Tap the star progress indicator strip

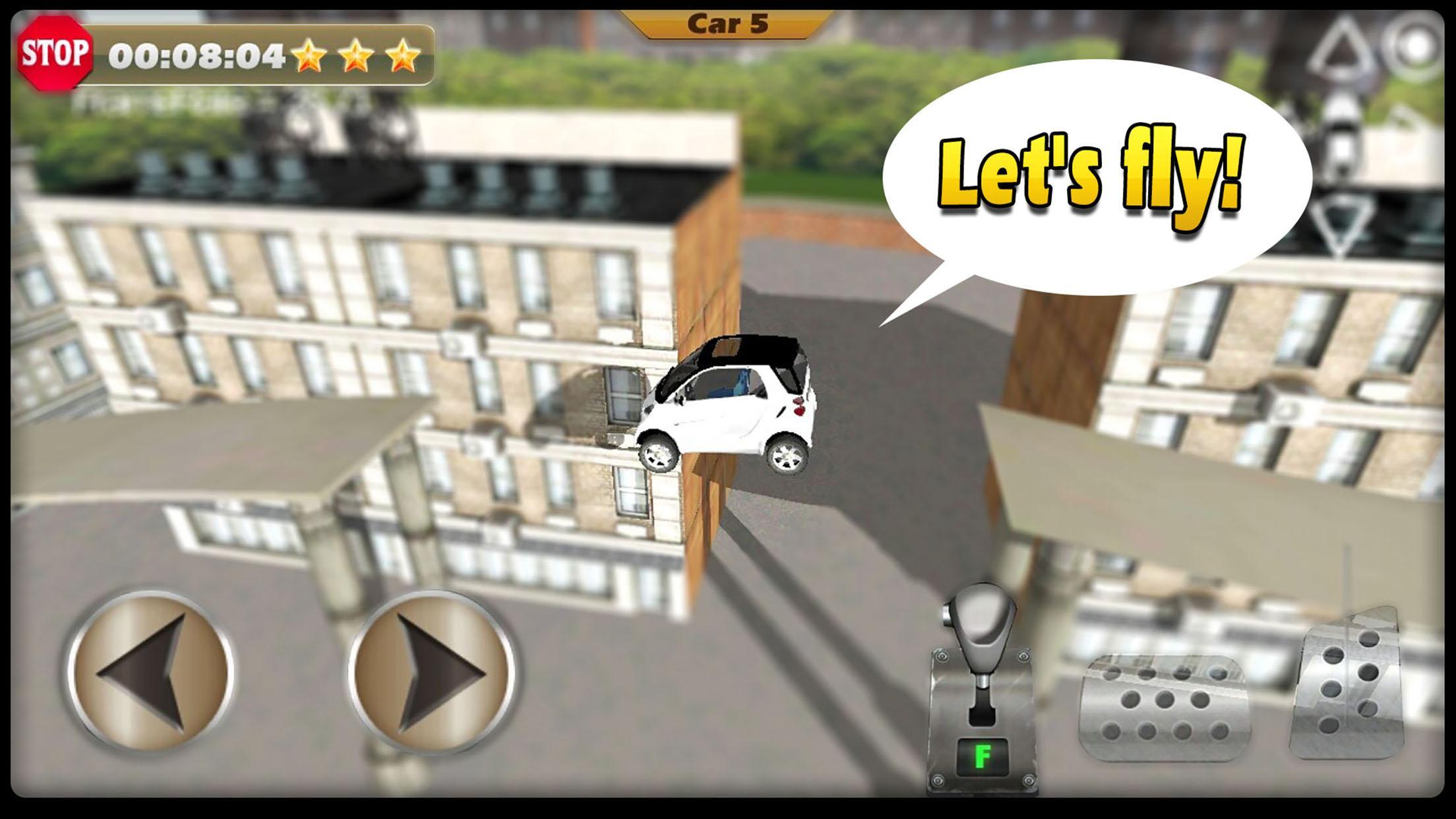coord(356,56)
